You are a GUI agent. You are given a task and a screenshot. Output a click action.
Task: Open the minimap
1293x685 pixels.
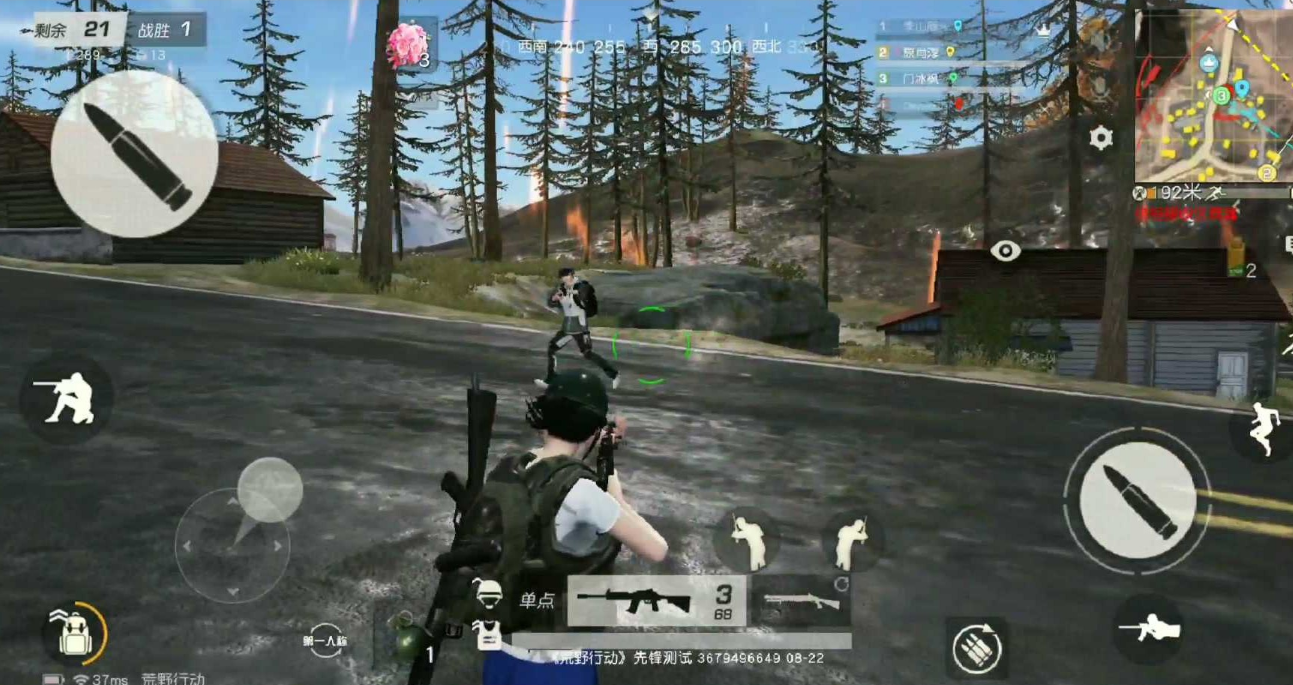[x=1213, y=97]
